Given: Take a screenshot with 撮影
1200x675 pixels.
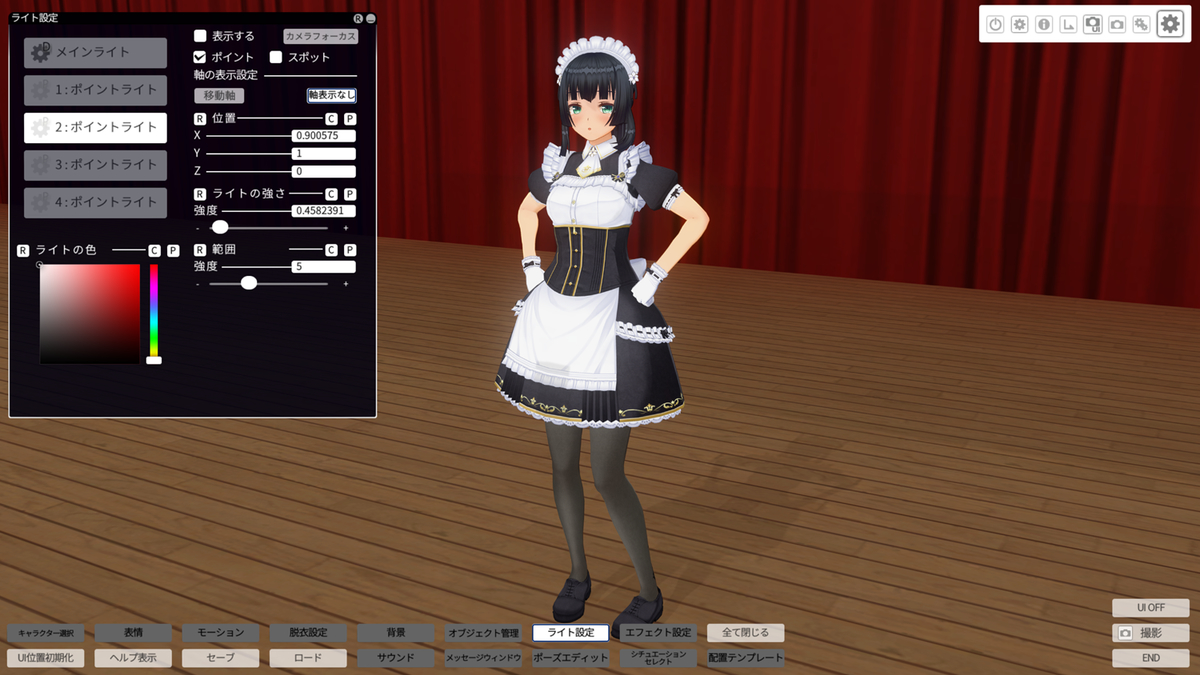Looking at the screenshot, I should tap(1150, 633).
